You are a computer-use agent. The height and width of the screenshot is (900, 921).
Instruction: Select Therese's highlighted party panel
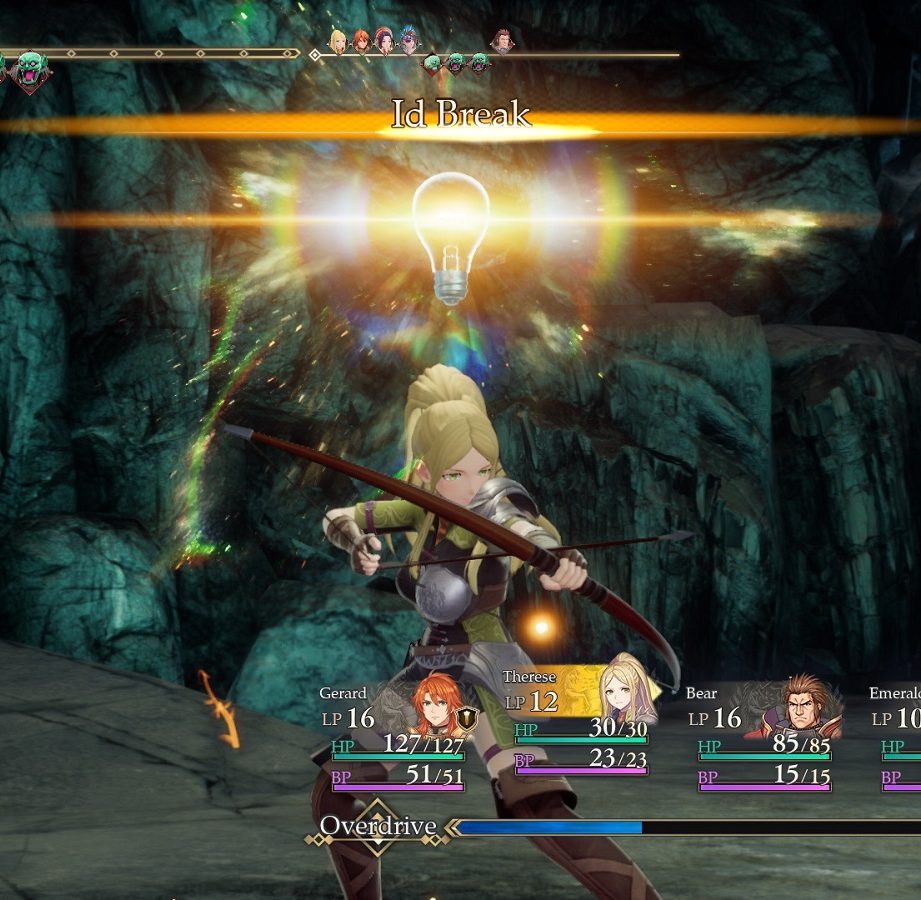(580, 722)
